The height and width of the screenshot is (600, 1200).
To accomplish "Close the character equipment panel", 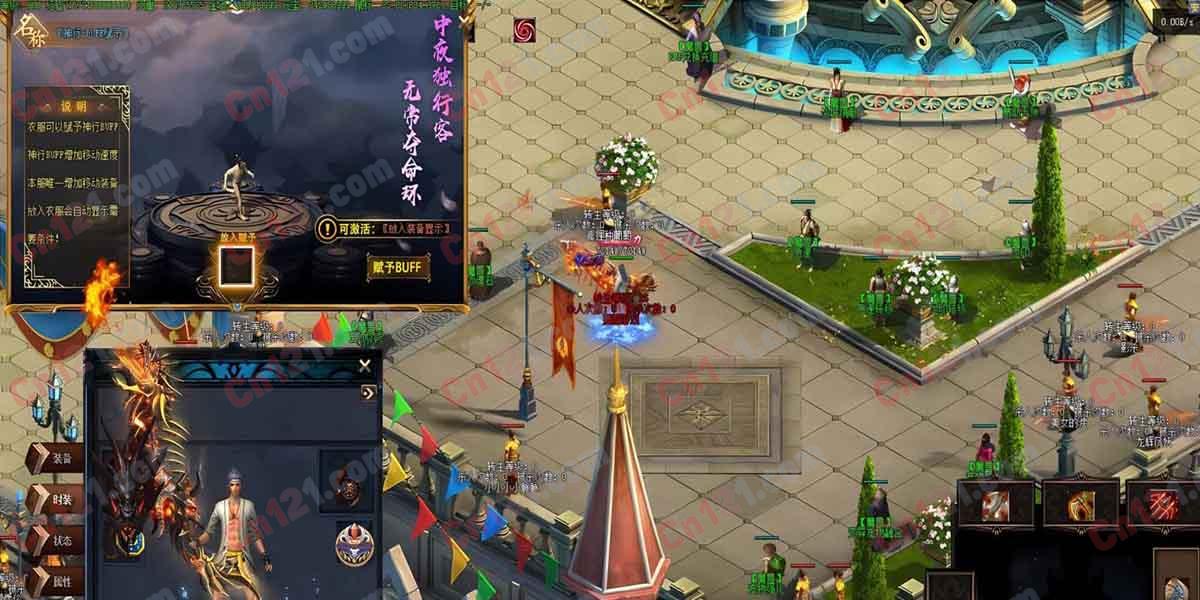I will (365, 366).
